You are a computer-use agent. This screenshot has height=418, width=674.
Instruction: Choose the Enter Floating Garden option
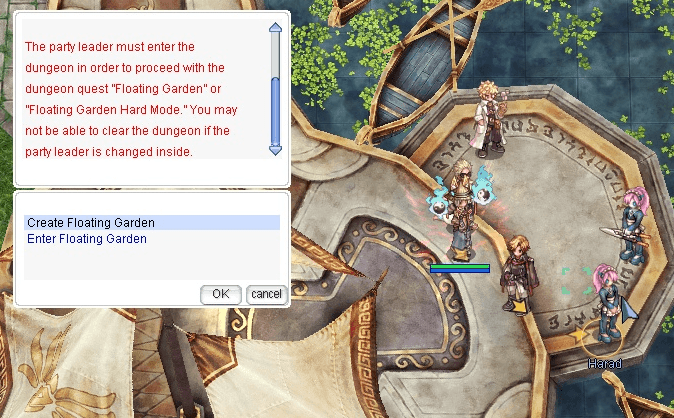pos(87,239)
